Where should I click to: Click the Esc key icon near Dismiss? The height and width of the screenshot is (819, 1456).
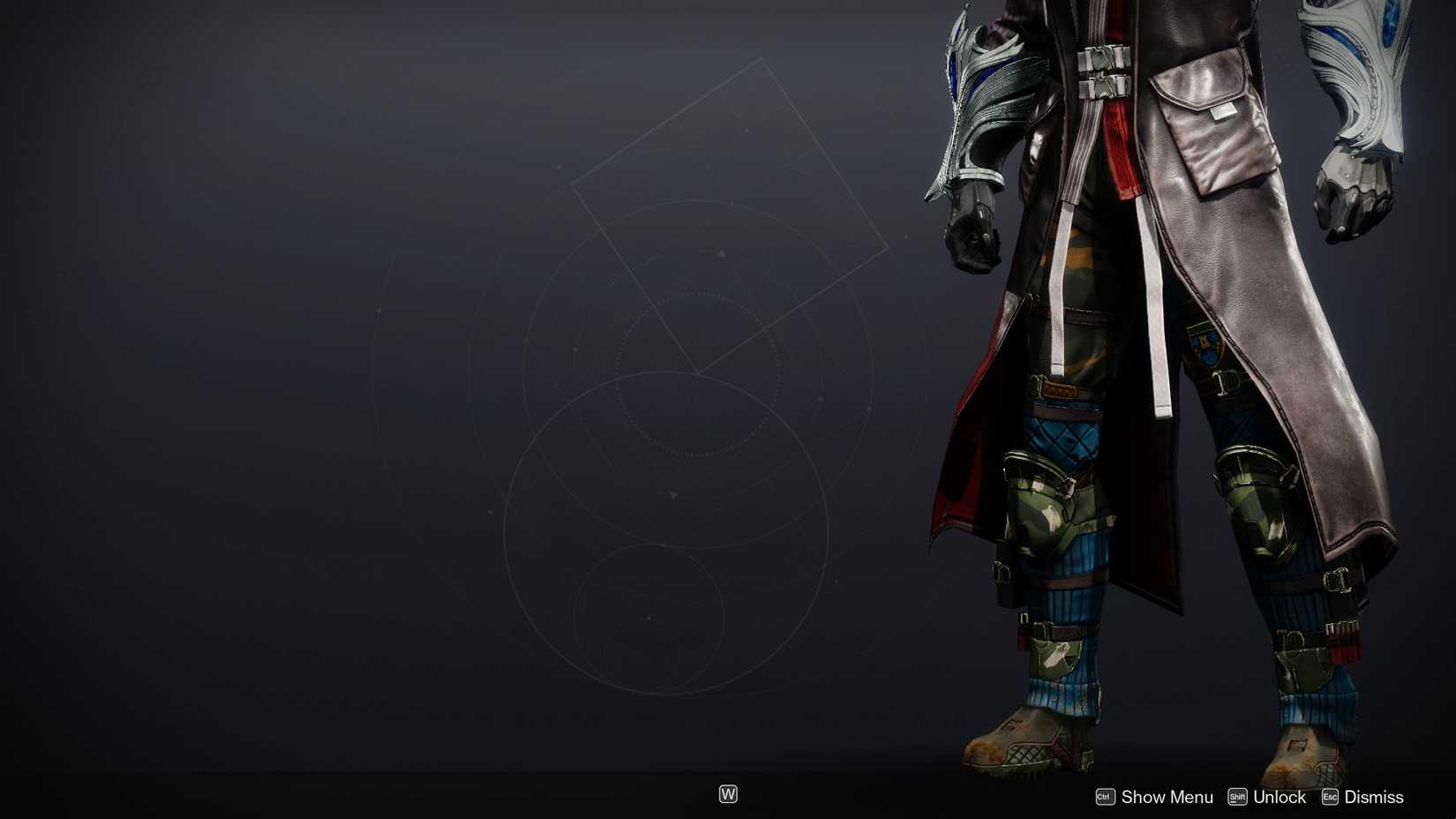1330,797
